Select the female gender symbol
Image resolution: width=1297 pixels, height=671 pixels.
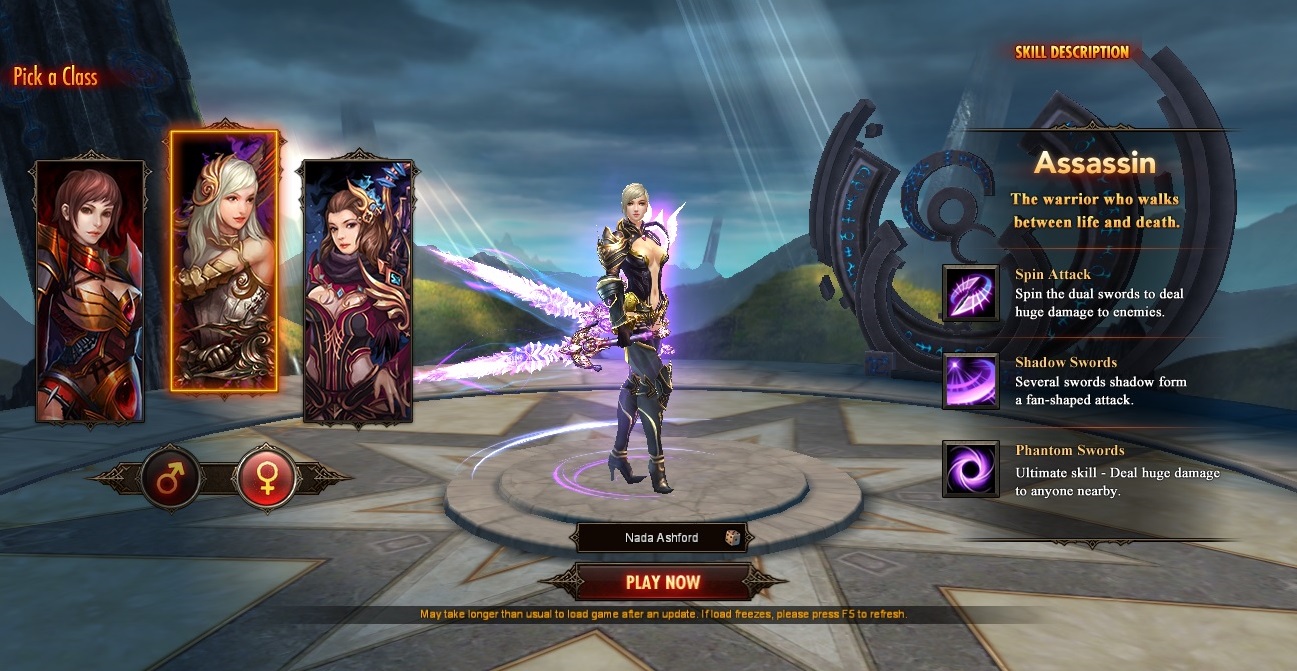click(268, 477)
